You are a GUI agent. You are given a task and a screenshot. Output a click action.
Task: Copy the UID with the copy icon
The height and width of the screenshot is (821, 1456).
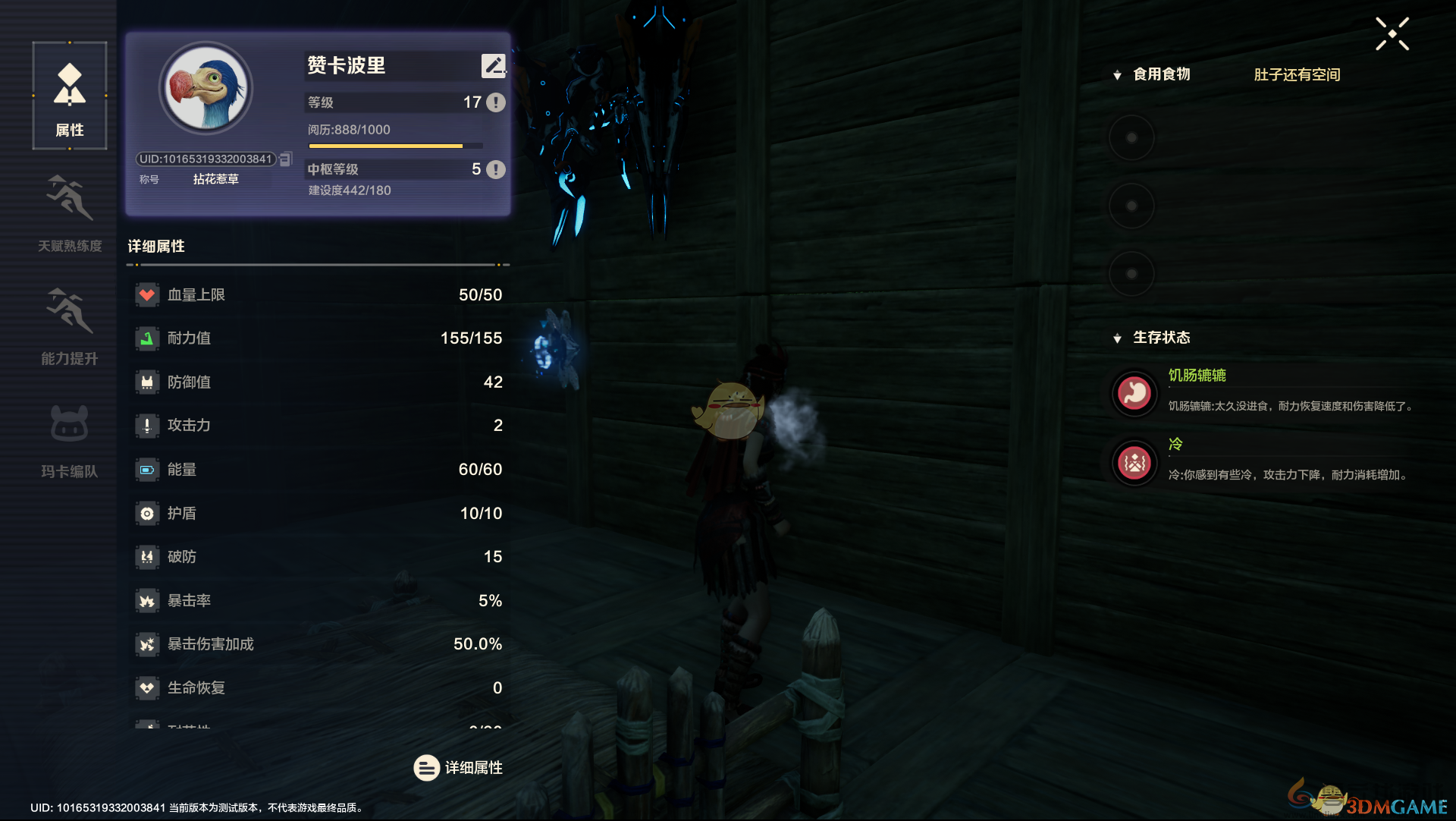coord(286,159)
